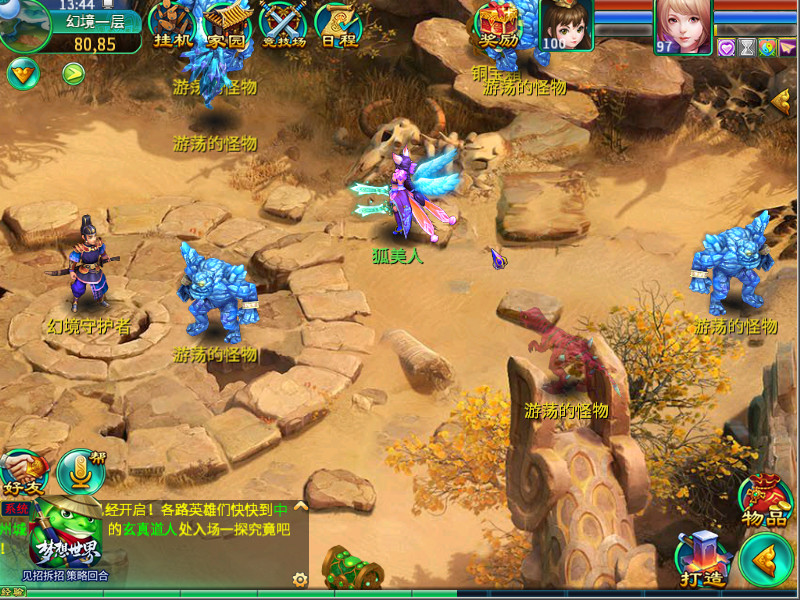800x600 pixels.
Task: Activate the microphone voice chat button
Action: (79, 470)
